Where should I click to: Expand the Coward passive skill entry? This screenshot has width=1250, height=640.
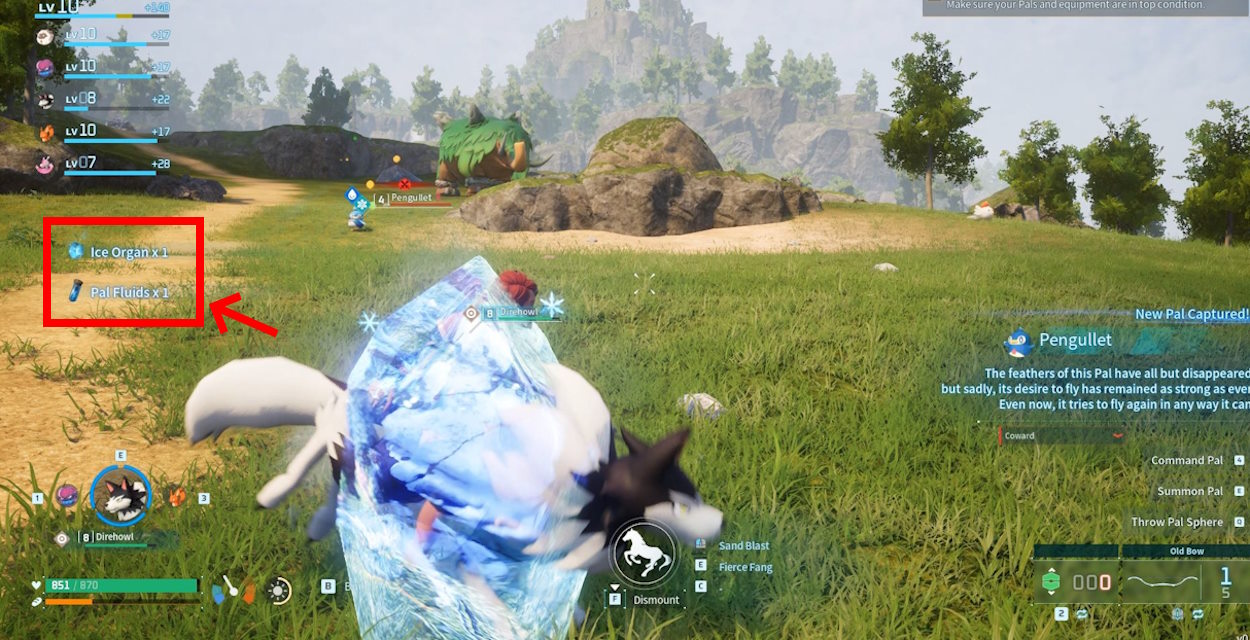1062,436
